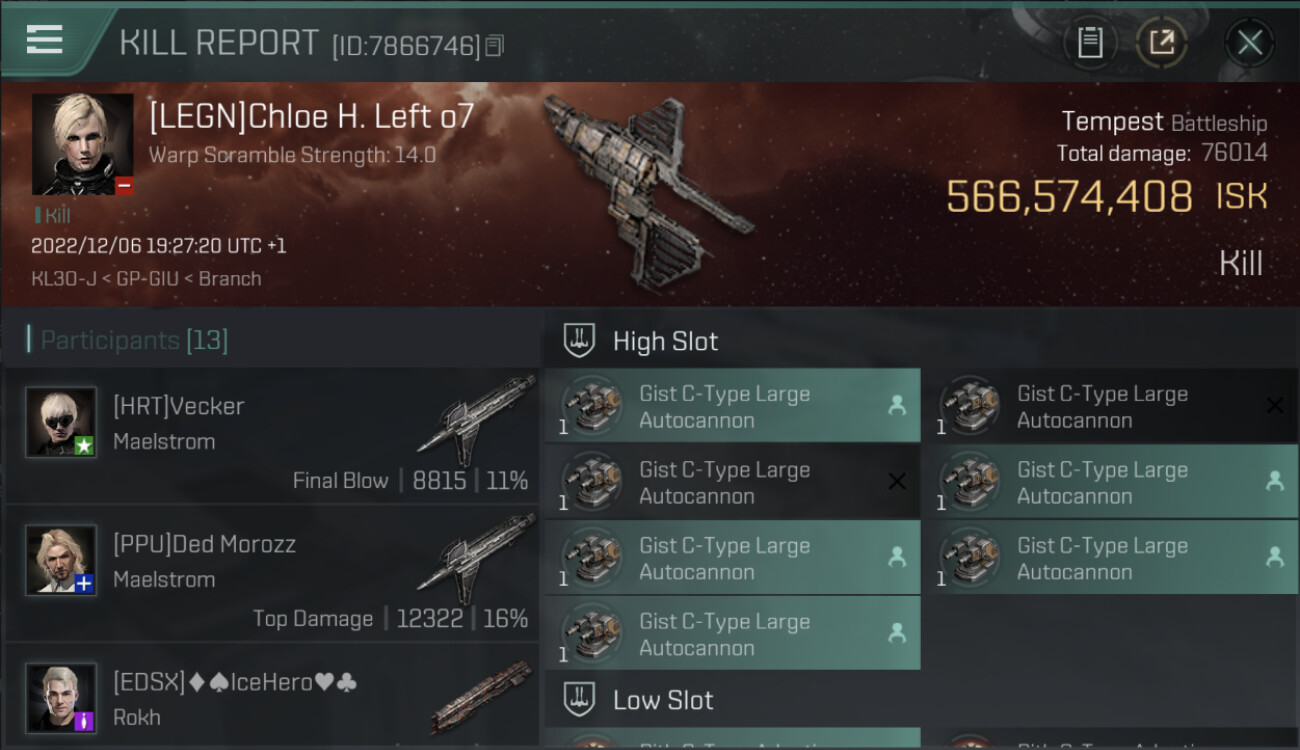
Task: Open the hamburger menu
Action: (45, 40)
